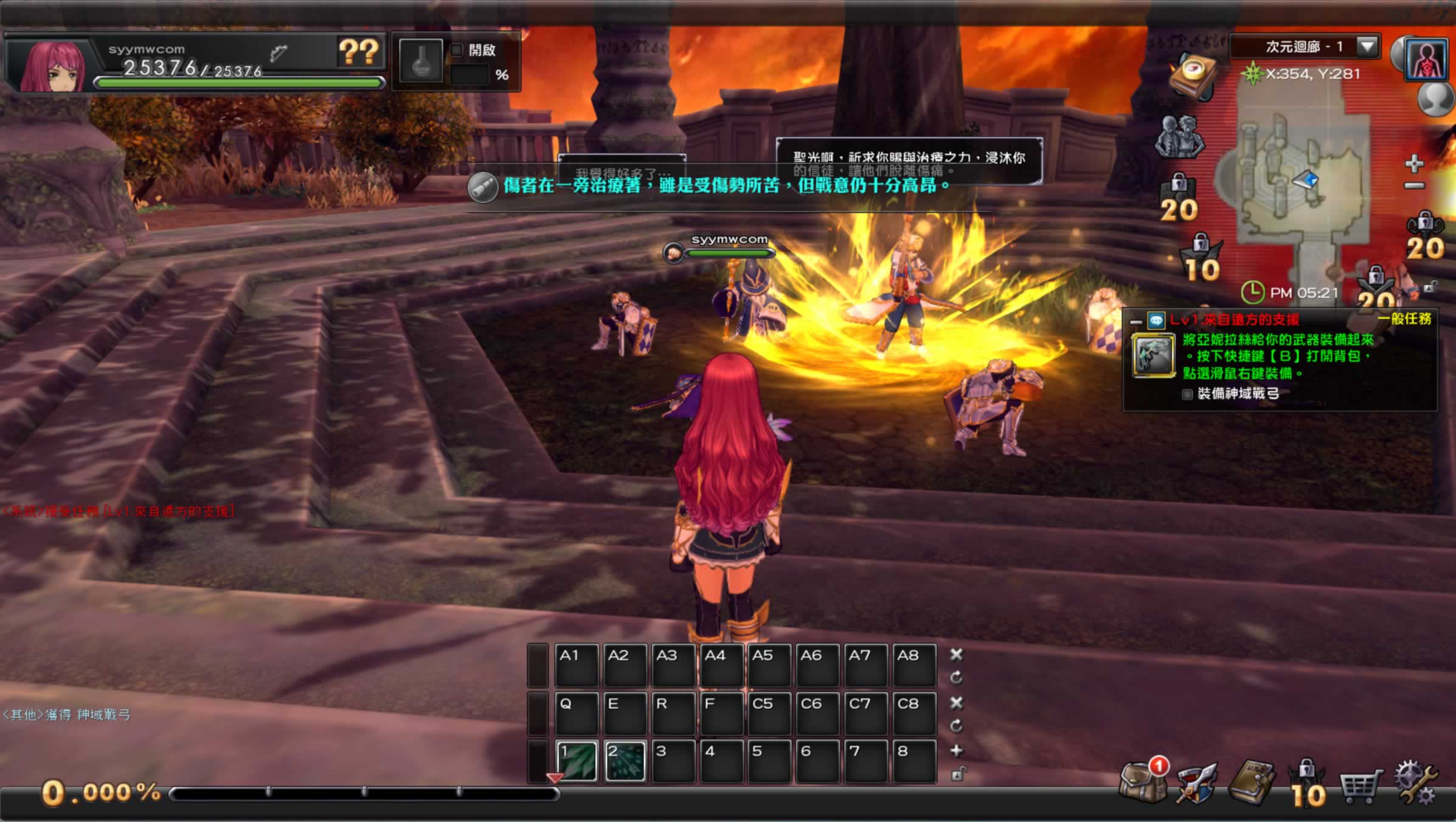Open the pink body silhouette icon
Image resolution: width=1456 pixels, height=822 pixels.
1426,60
